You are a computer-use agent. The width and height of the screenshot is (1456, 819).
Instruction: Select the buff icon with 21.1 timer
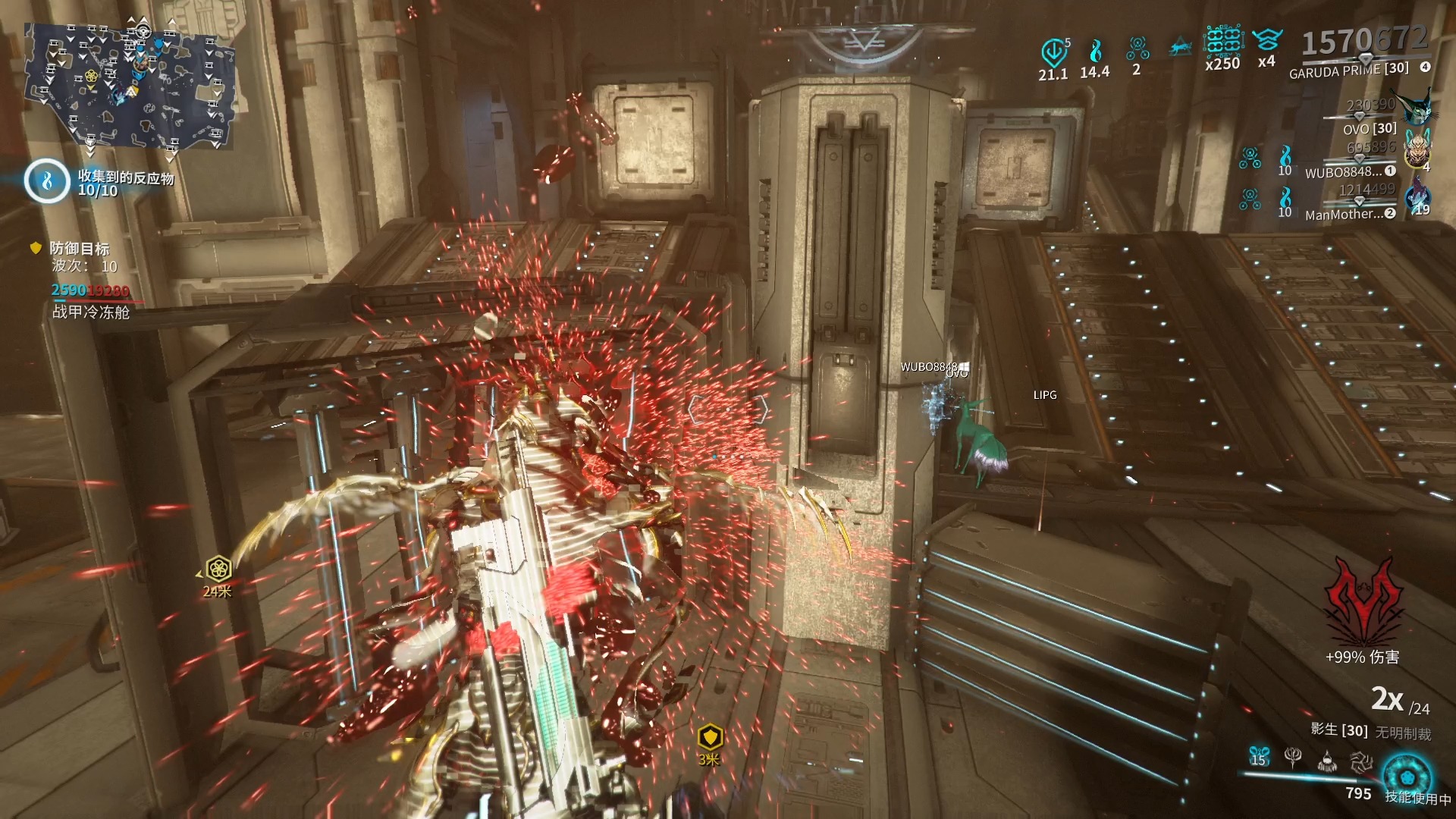pyautogui.click(x=1053, y=52)
